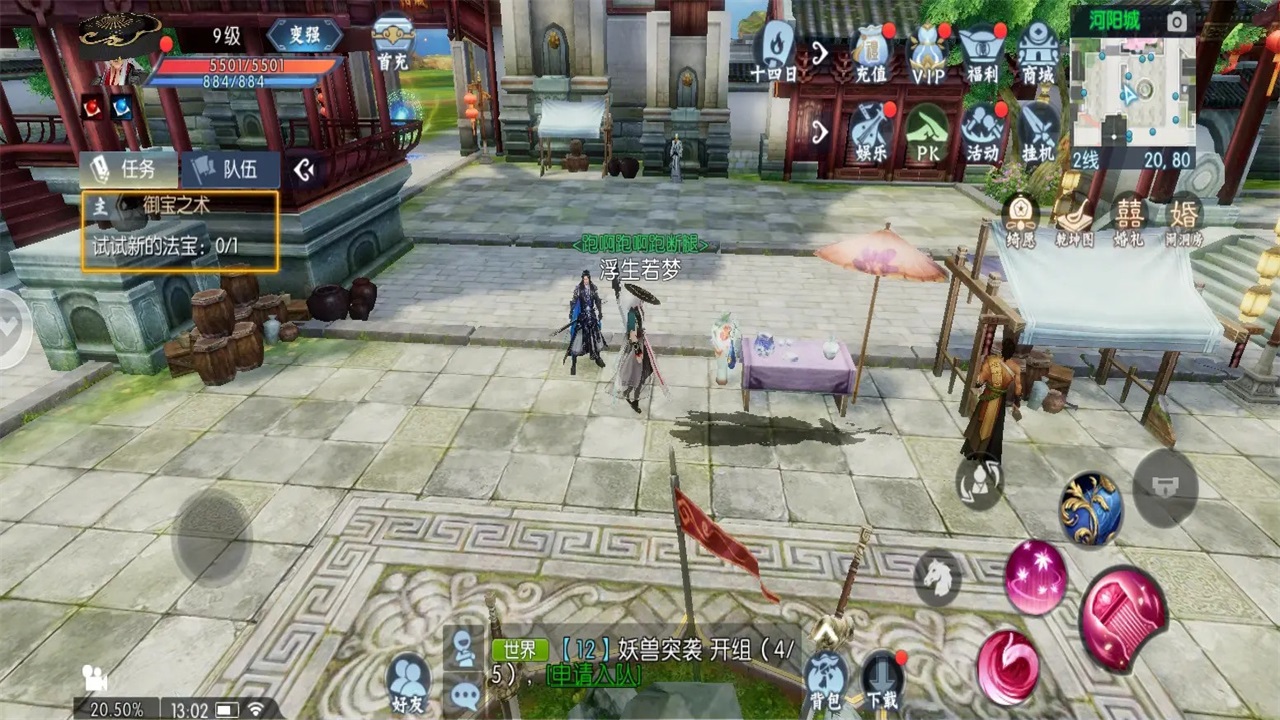Switch to the 任务 quest tab
This screenshot has width=1280, height=720.
coord(128,169)
